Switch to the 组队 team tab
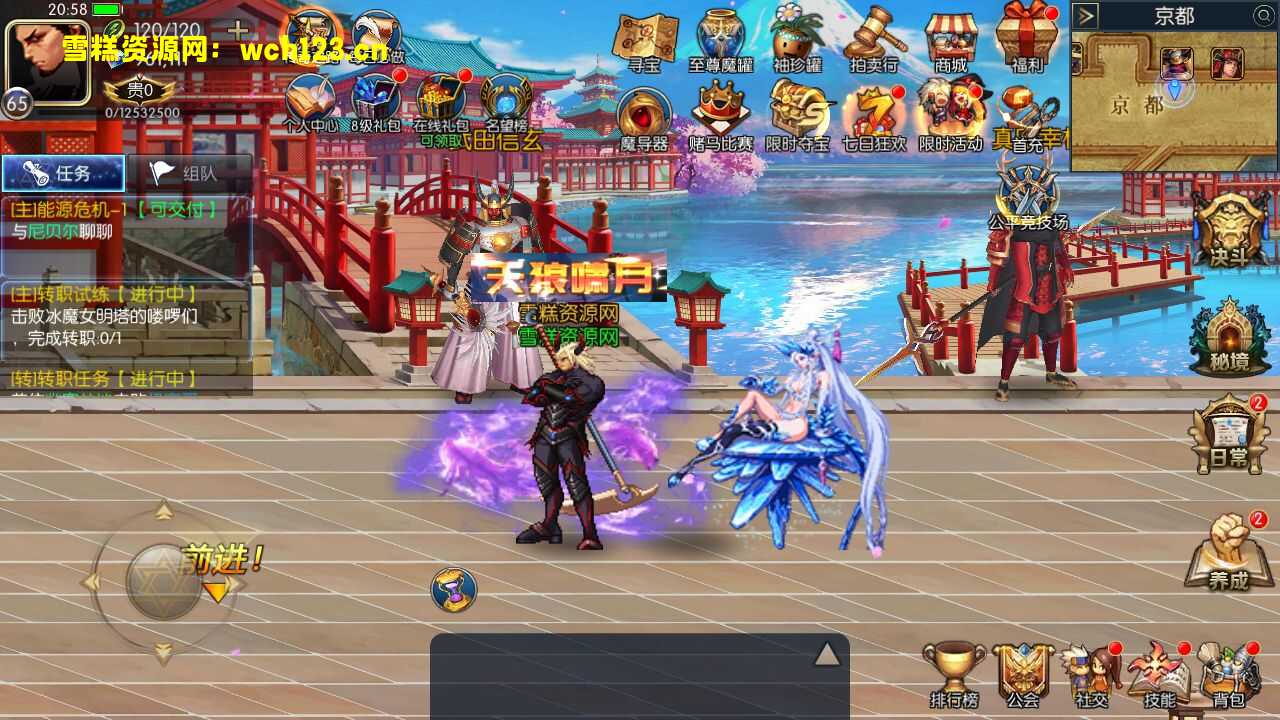Viewport: 1280px width, 720px height. coord(188,173)
